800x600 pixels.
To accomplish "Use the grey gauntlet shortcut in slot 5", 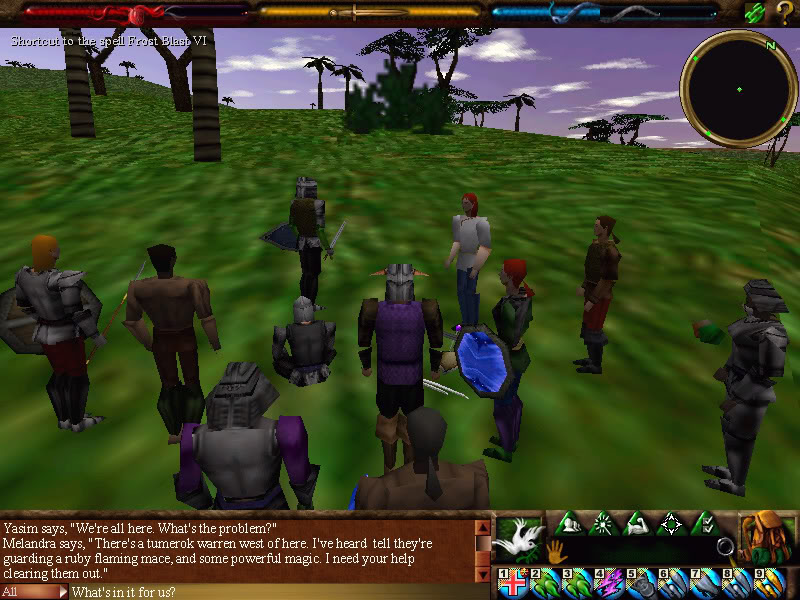I will (640, 583).
